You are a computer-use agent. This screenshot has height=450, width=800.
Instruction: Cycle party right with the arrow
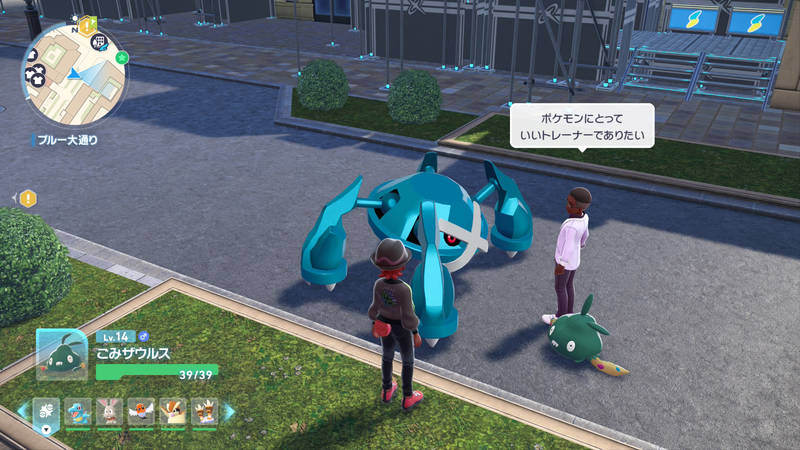click(229, 411)
